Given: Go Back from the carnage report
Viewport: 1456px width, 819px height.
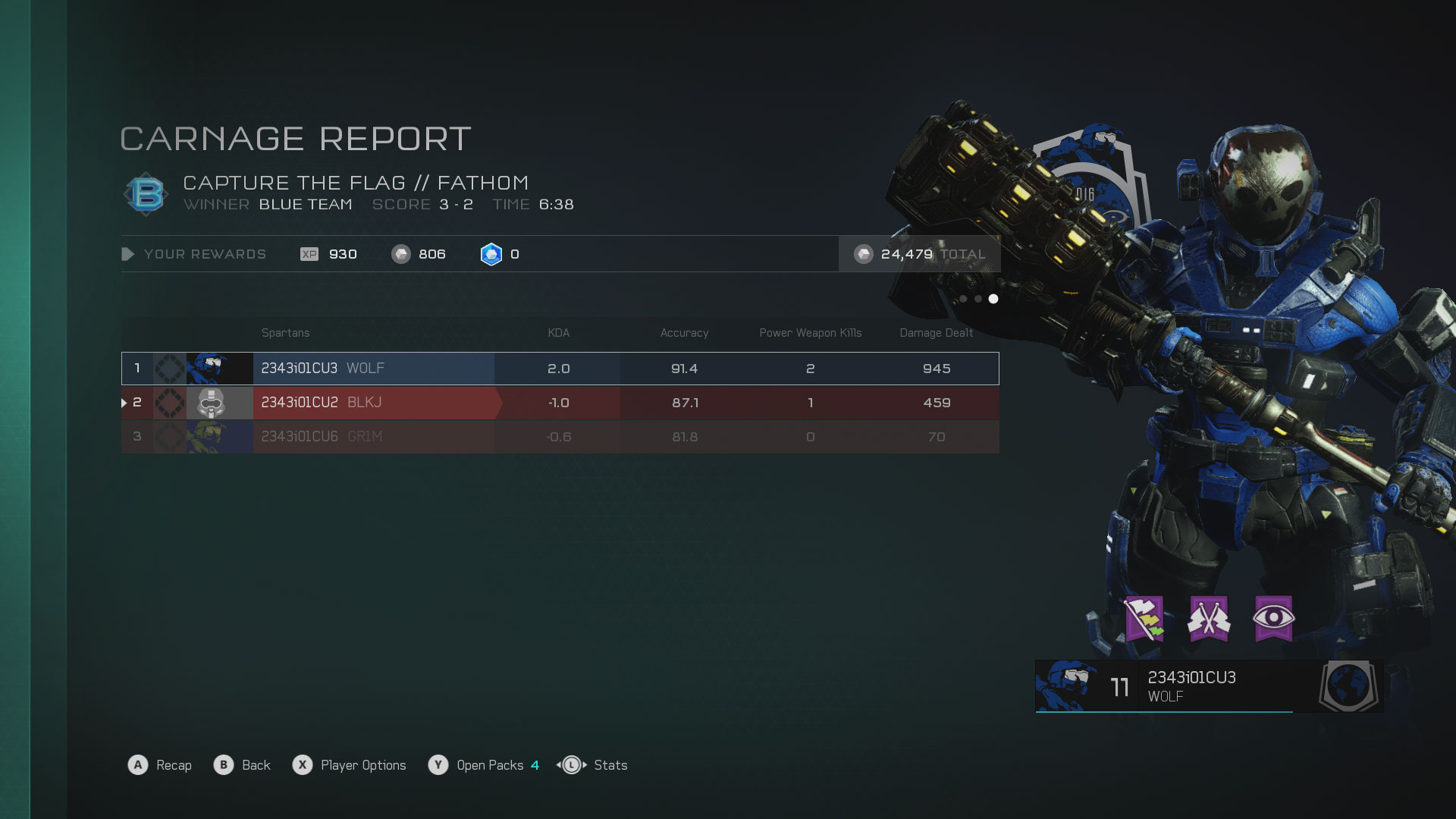Looking at the screenshot, I should click(243, 765).
